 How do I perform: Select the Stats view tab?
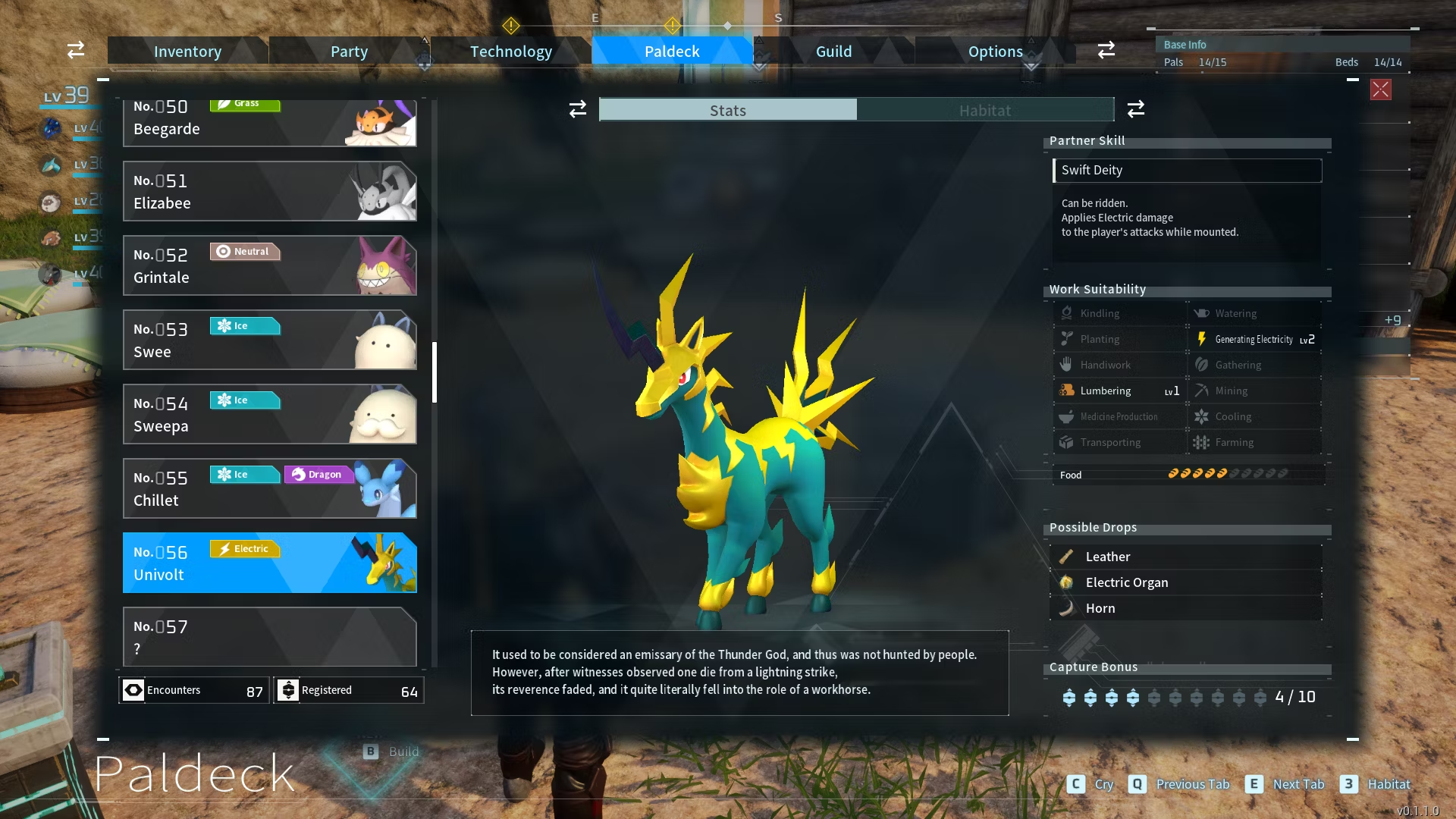(x=728, y=111)
